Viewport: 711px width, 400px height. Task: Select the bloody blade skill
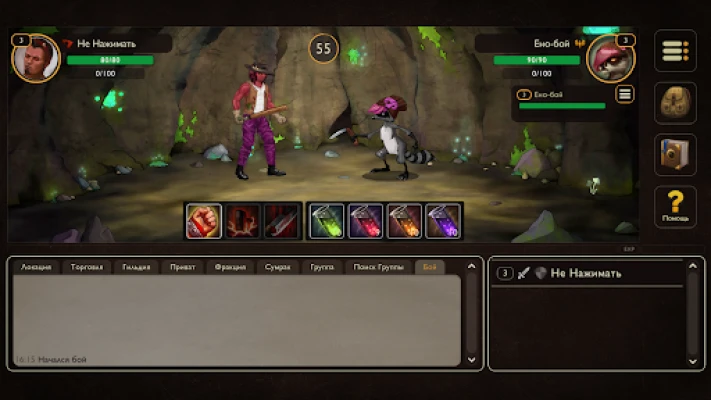(281, 221)
